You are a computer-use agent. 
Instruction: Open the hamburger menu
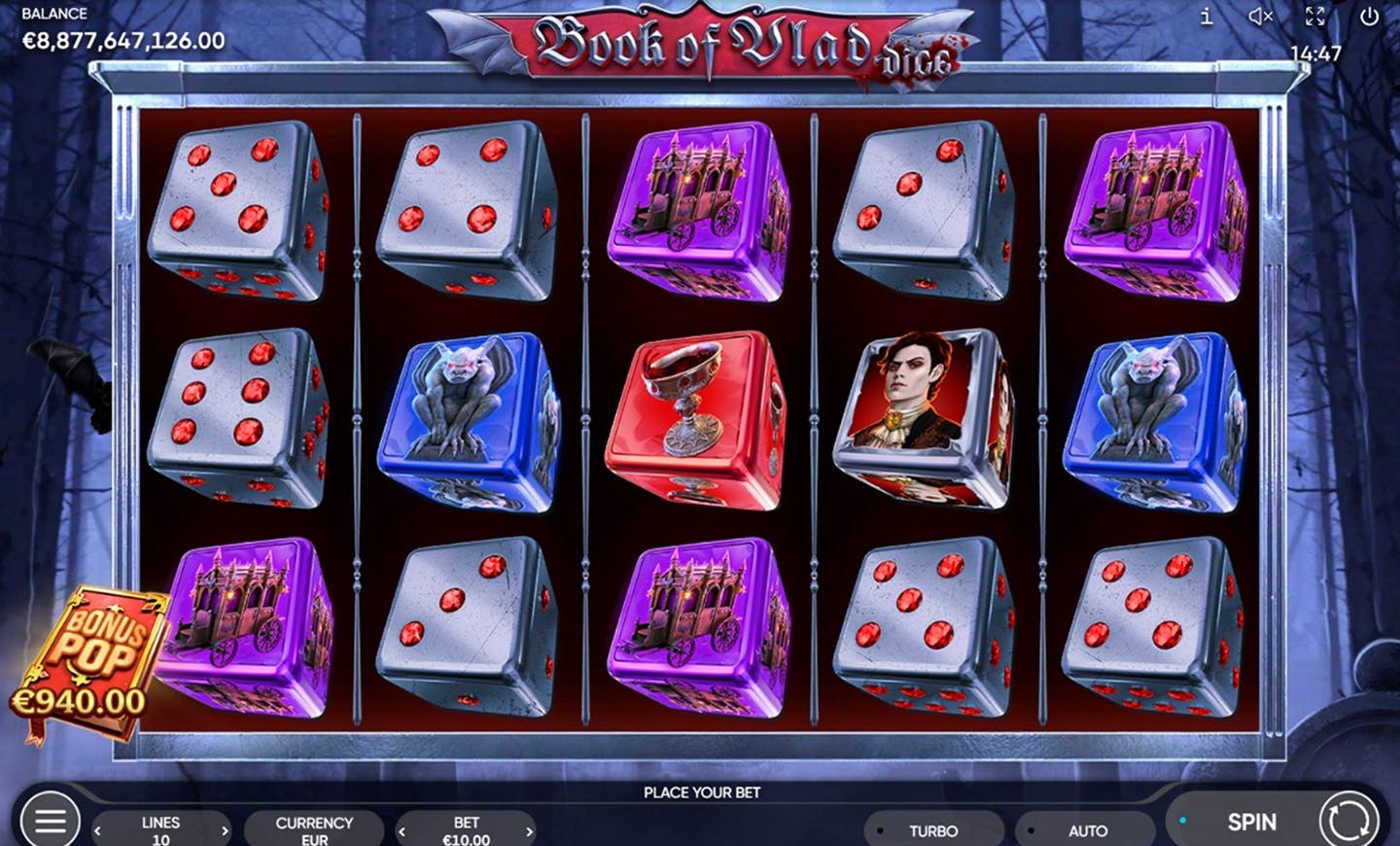tap(50, 822)
